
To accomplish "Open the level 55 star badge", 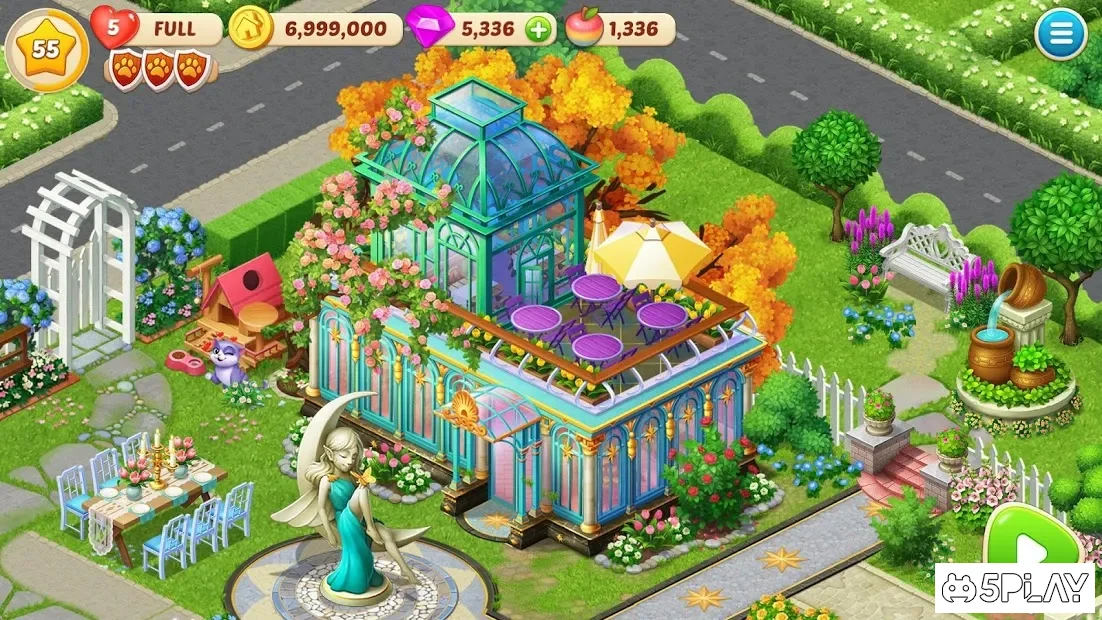I will 46,49.
